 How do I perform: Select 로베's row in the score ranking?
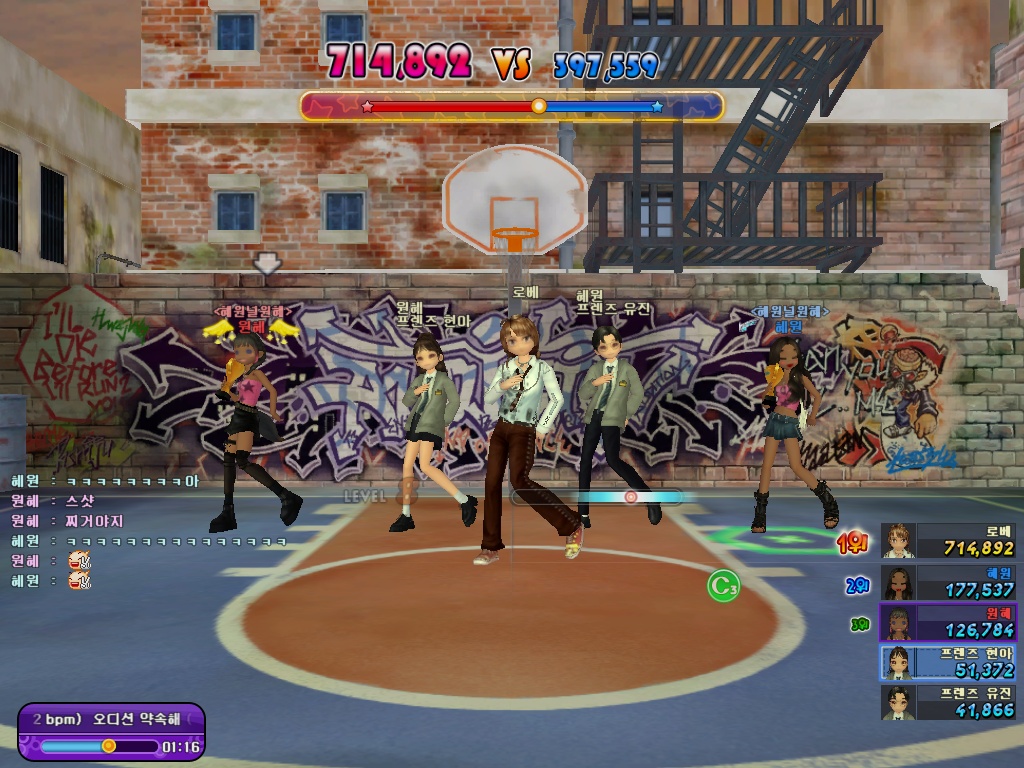click(x=948, y=541)
